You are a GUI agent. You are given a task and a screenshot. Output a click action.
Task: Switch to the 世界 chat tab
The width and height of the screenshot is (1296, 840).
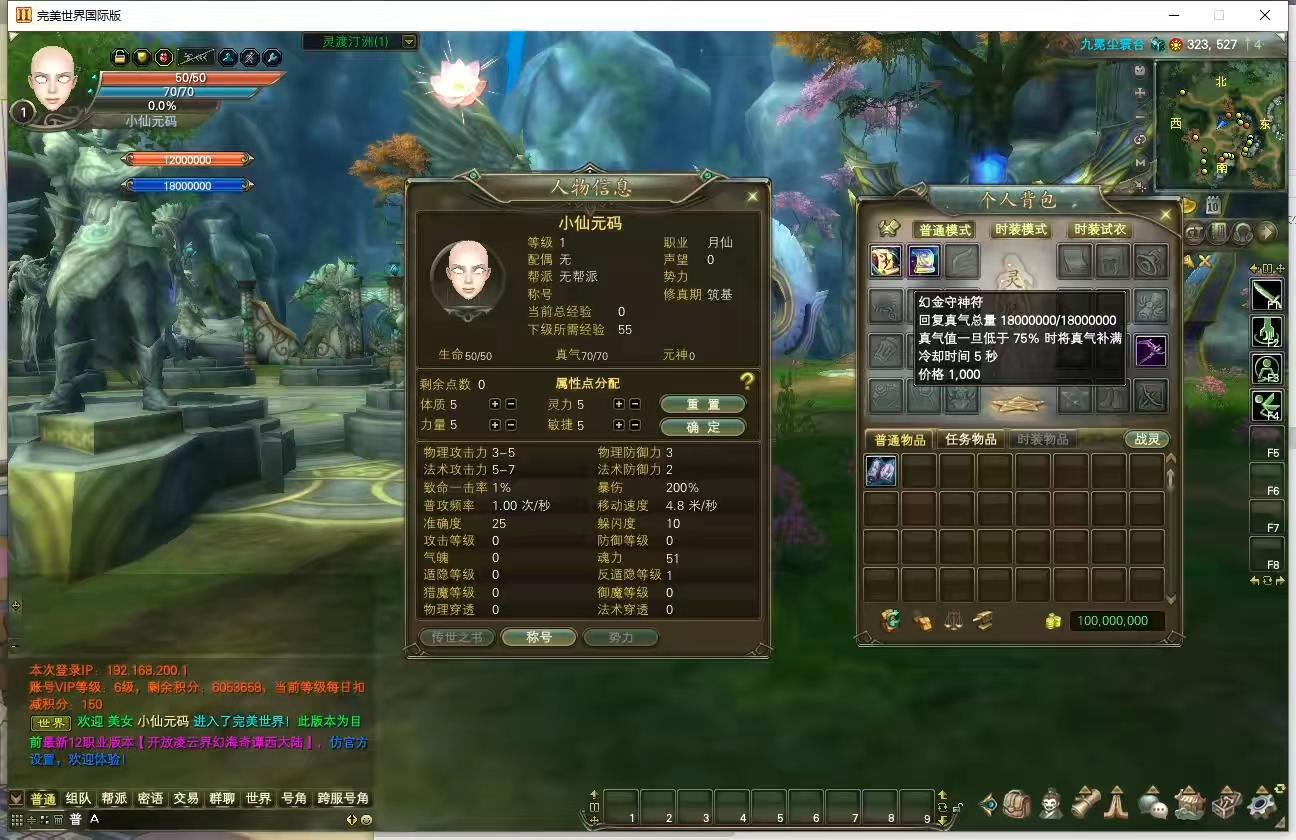pos(258,799)
